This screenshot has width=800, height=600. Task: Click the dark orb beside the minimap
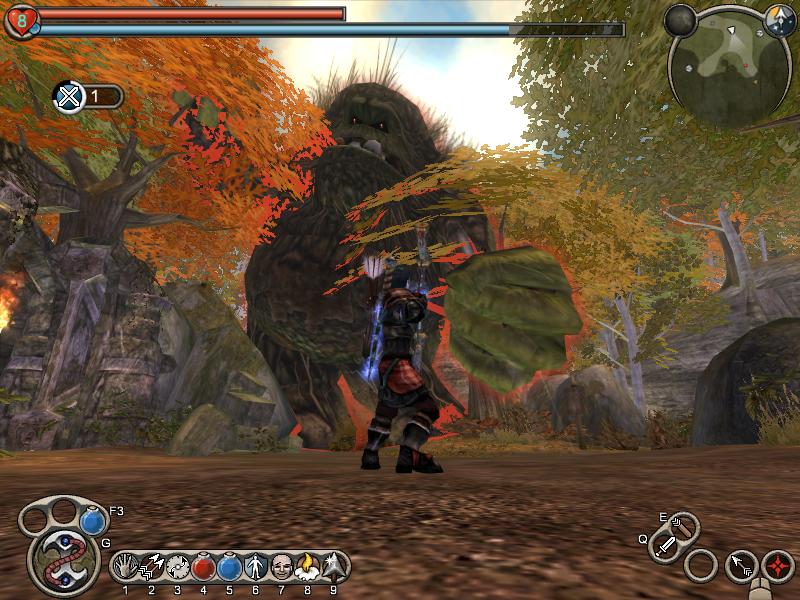681,20
